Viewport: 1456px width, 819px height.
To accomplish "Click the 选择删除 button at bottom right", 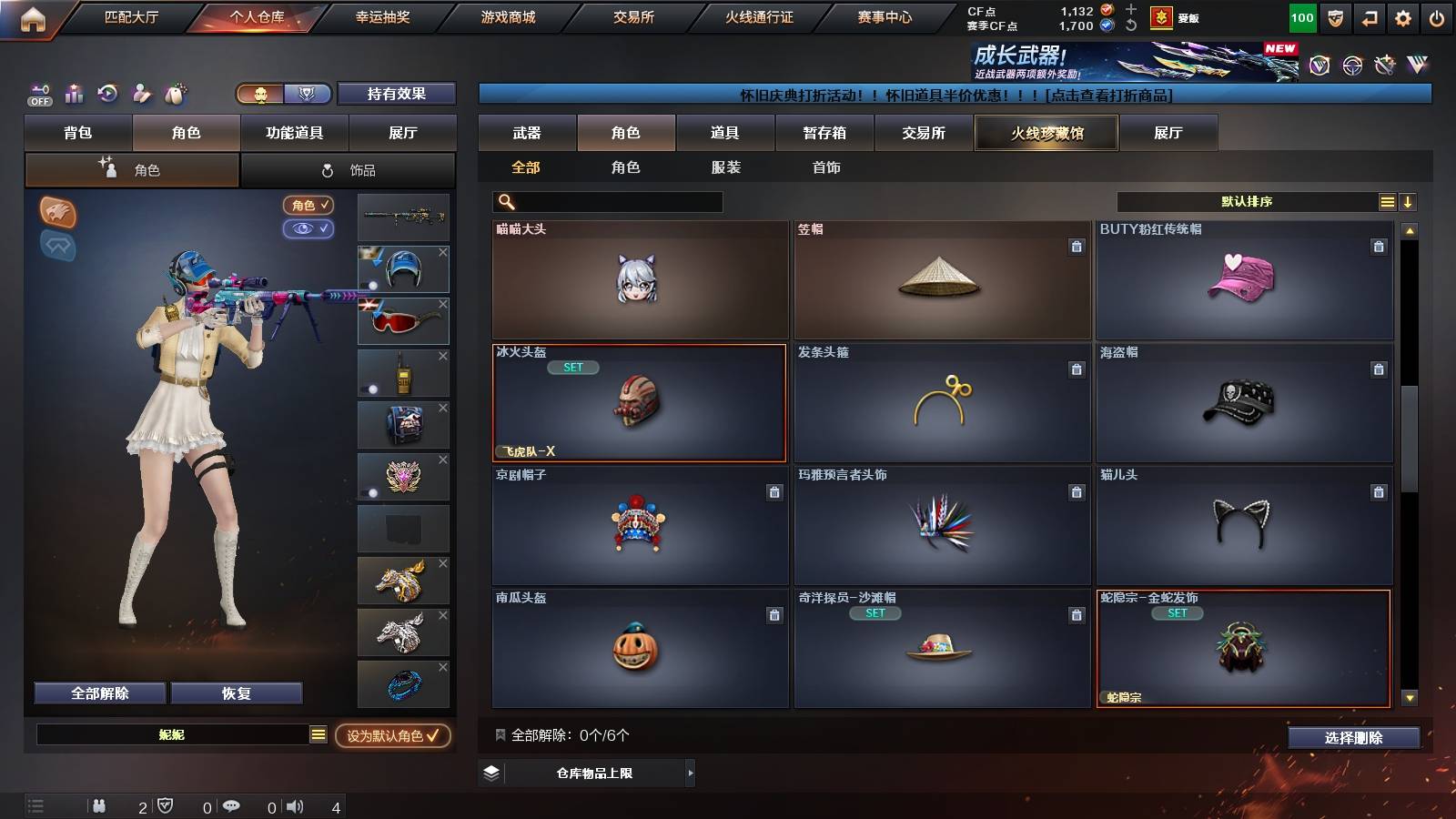I will [x=1353, y=737].
